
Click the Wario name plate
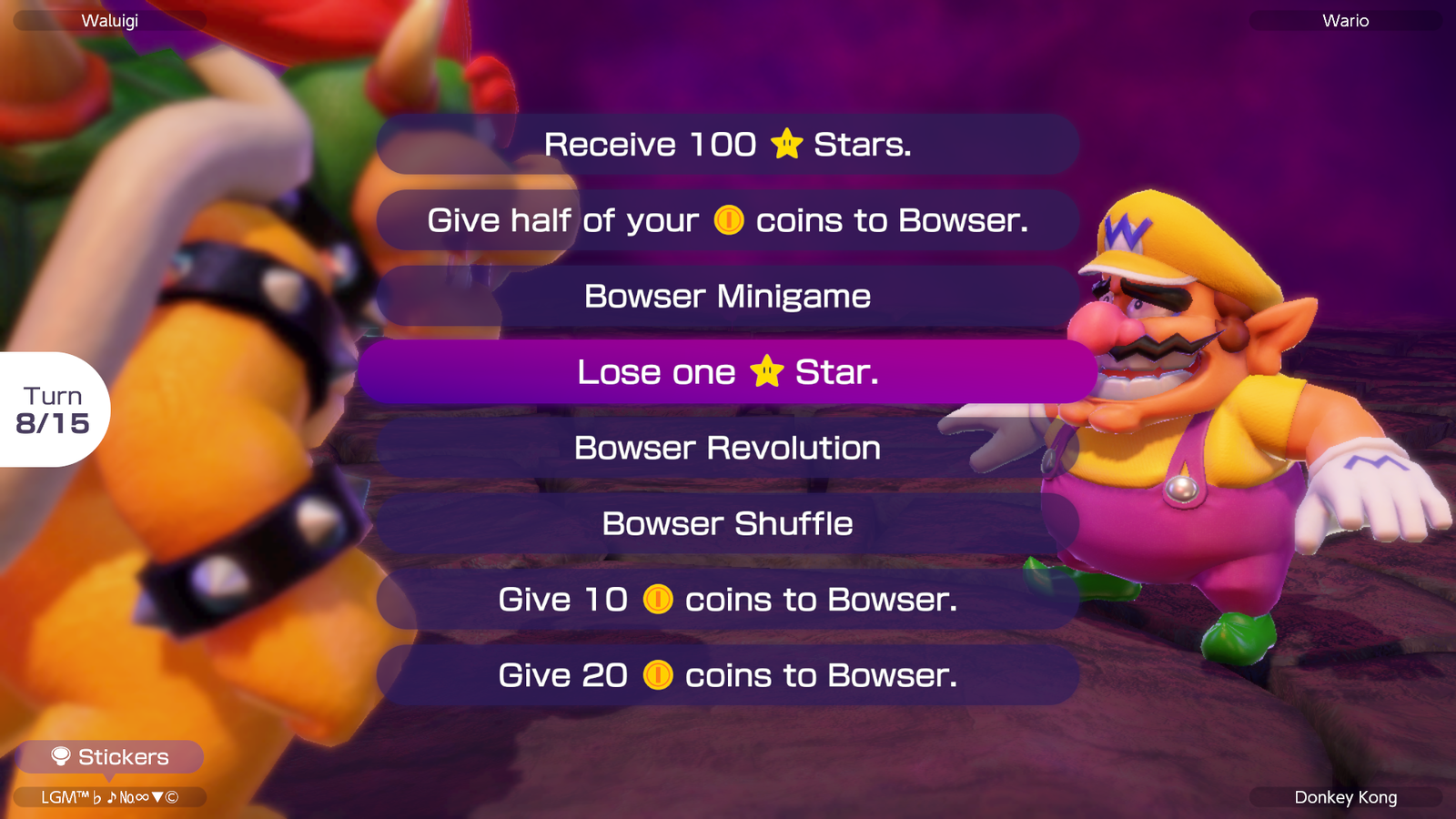[x=1344, y=20]
